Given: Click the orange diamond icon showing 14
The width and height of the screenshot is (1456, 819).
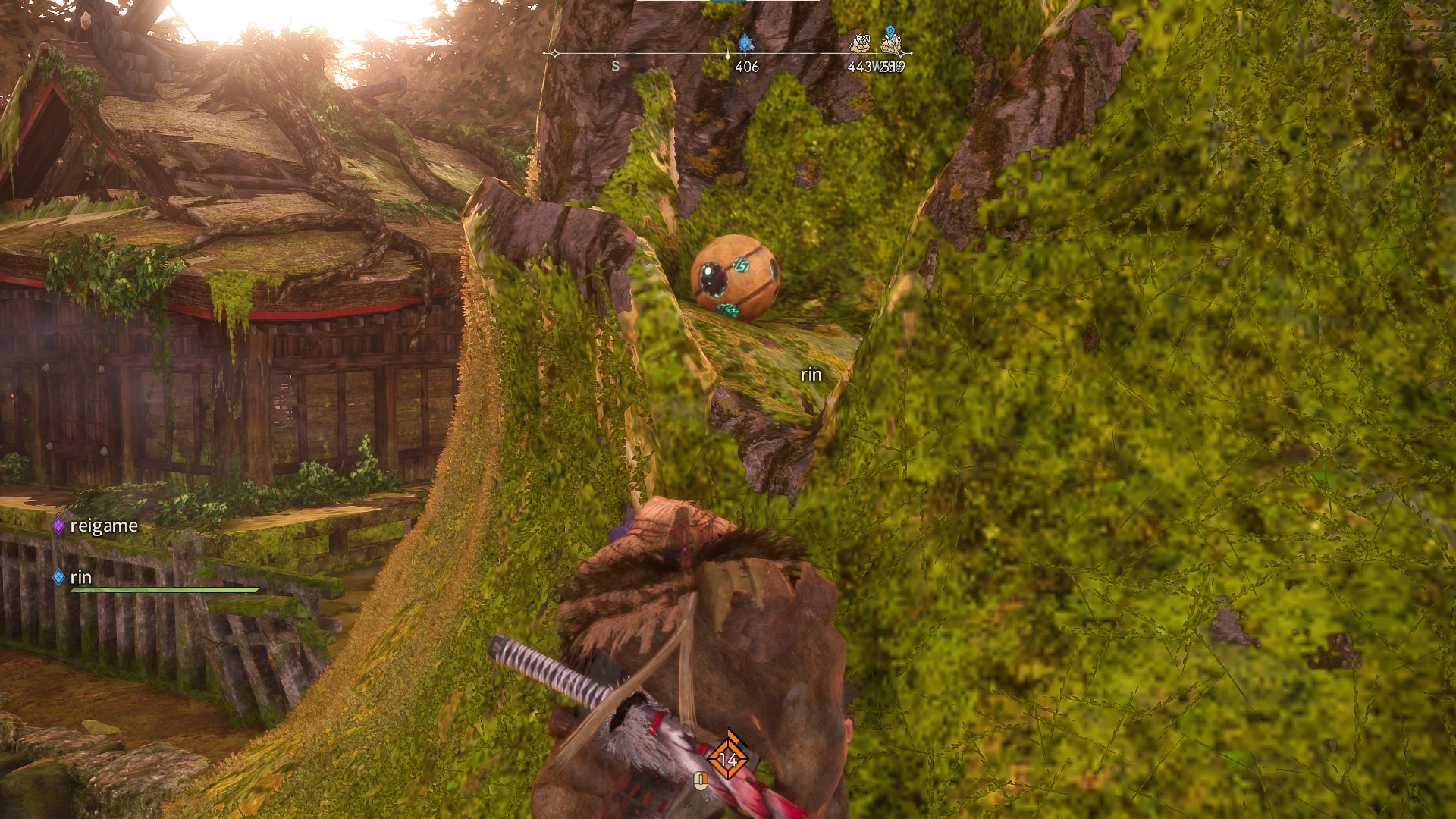Looking at the screenshot, I should coord(728,758).
